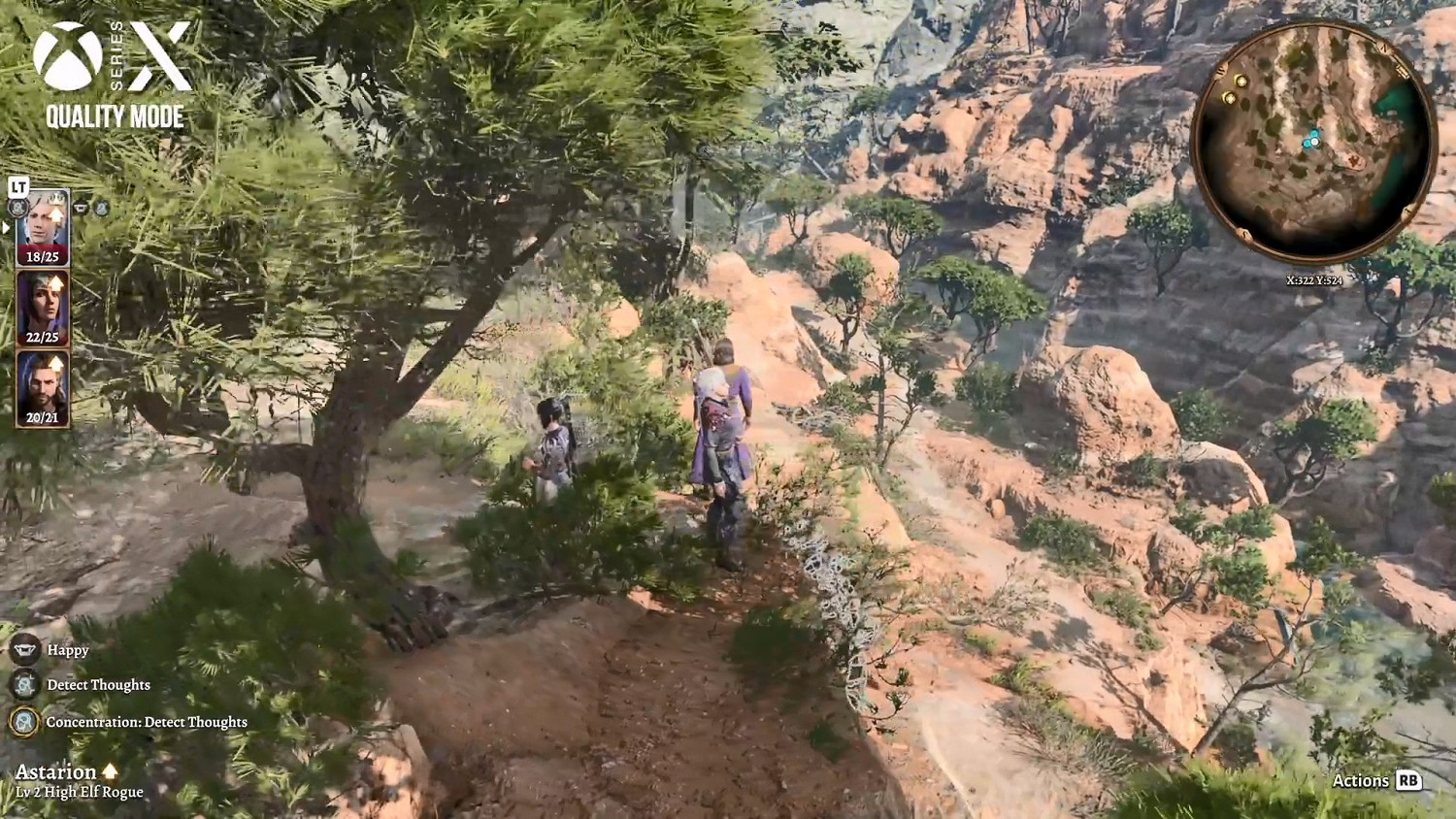The height and width of the screenshot is (819, 1456).
Task: Click the level-up arrow on the second party member
Action: click(55, 282)
